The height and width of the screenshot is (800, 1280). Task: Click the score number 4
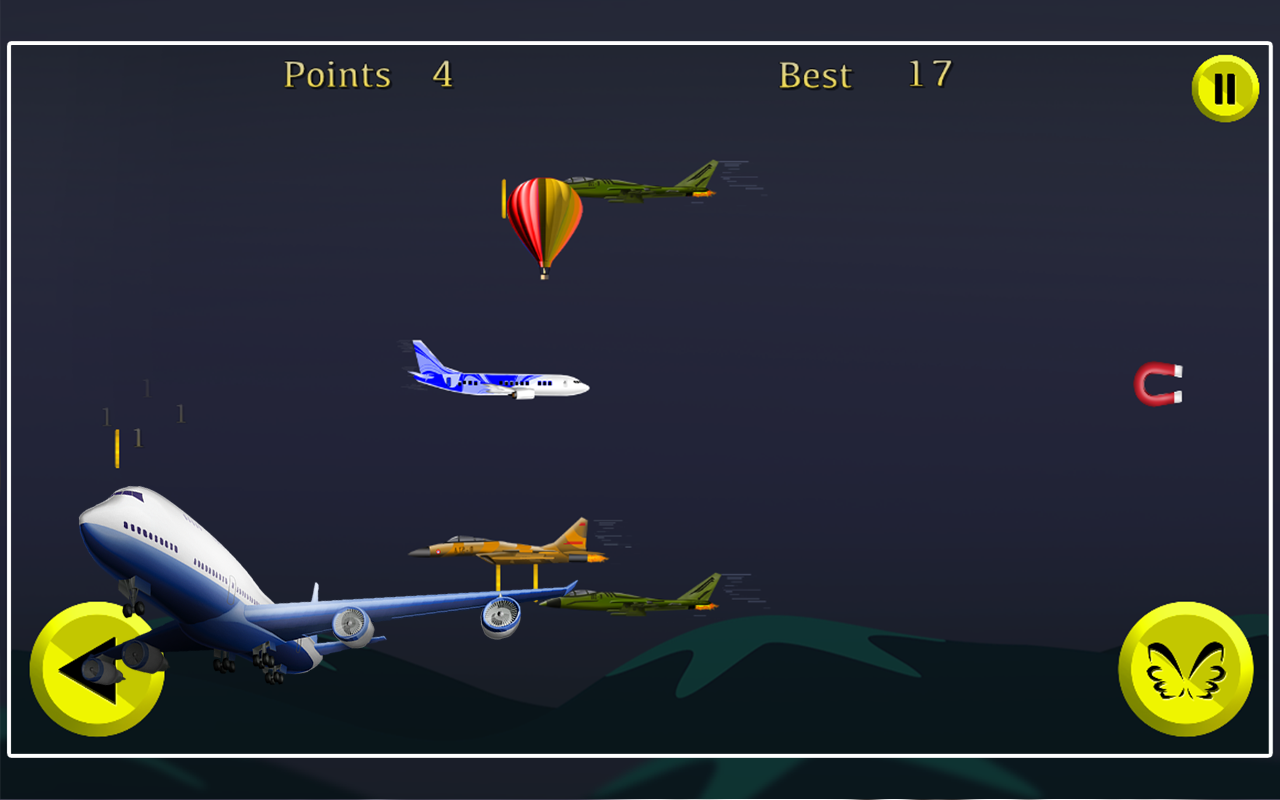pos(440,74)
